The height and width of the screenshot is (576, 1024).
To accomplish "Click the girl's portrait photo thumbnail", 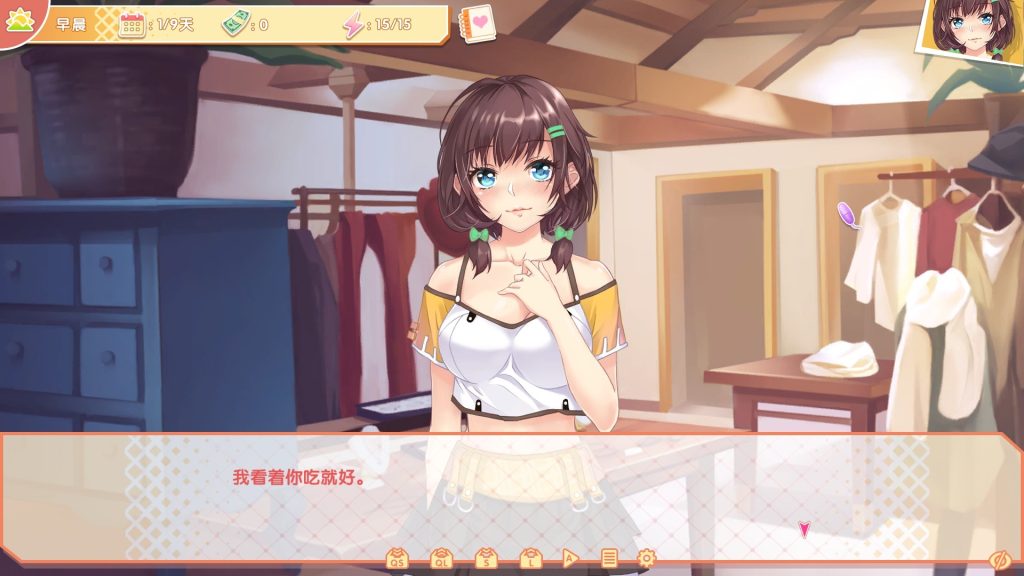I will [970, 30].
